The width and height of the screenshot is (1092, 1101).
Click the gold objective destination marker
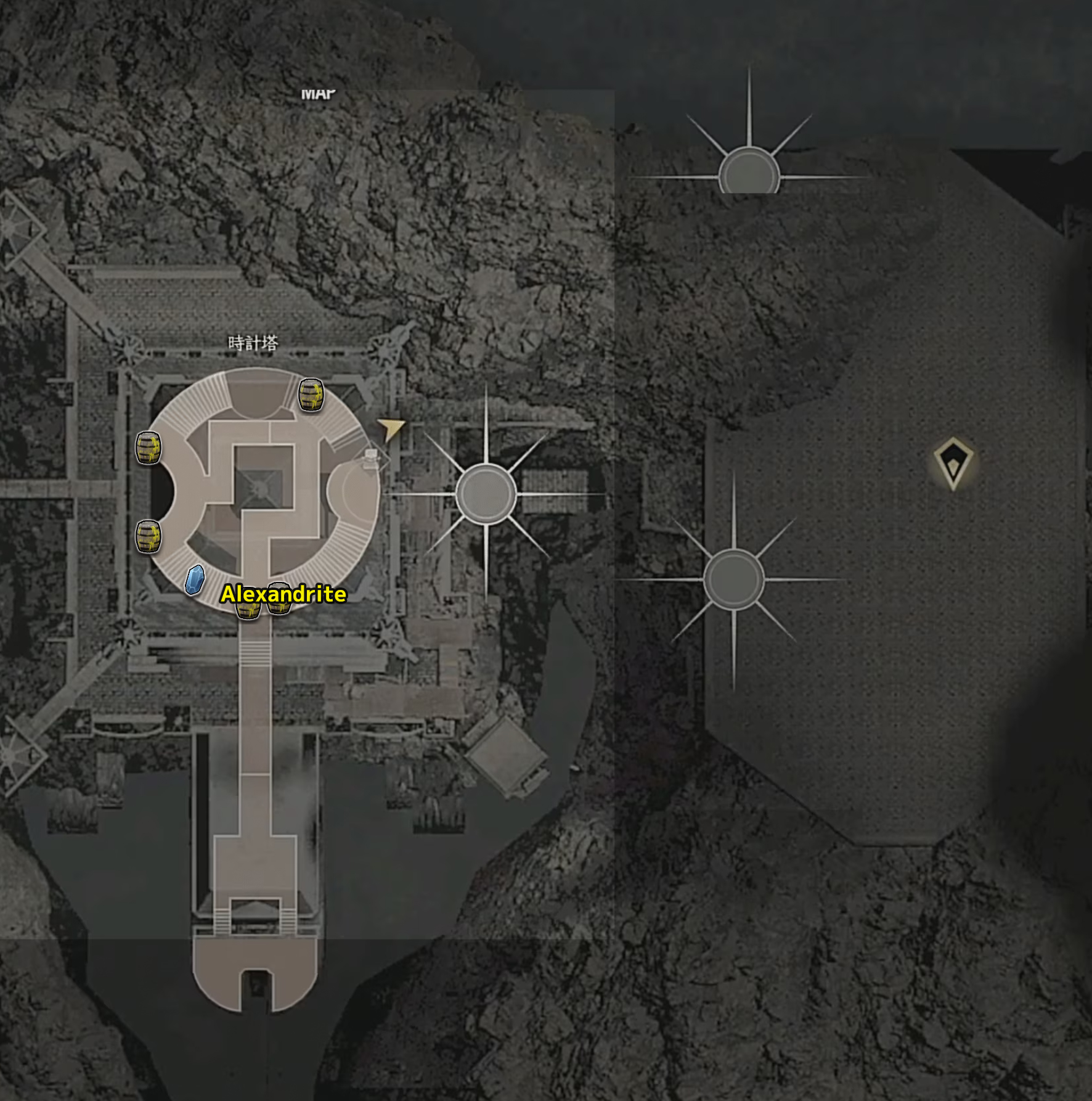953,463
